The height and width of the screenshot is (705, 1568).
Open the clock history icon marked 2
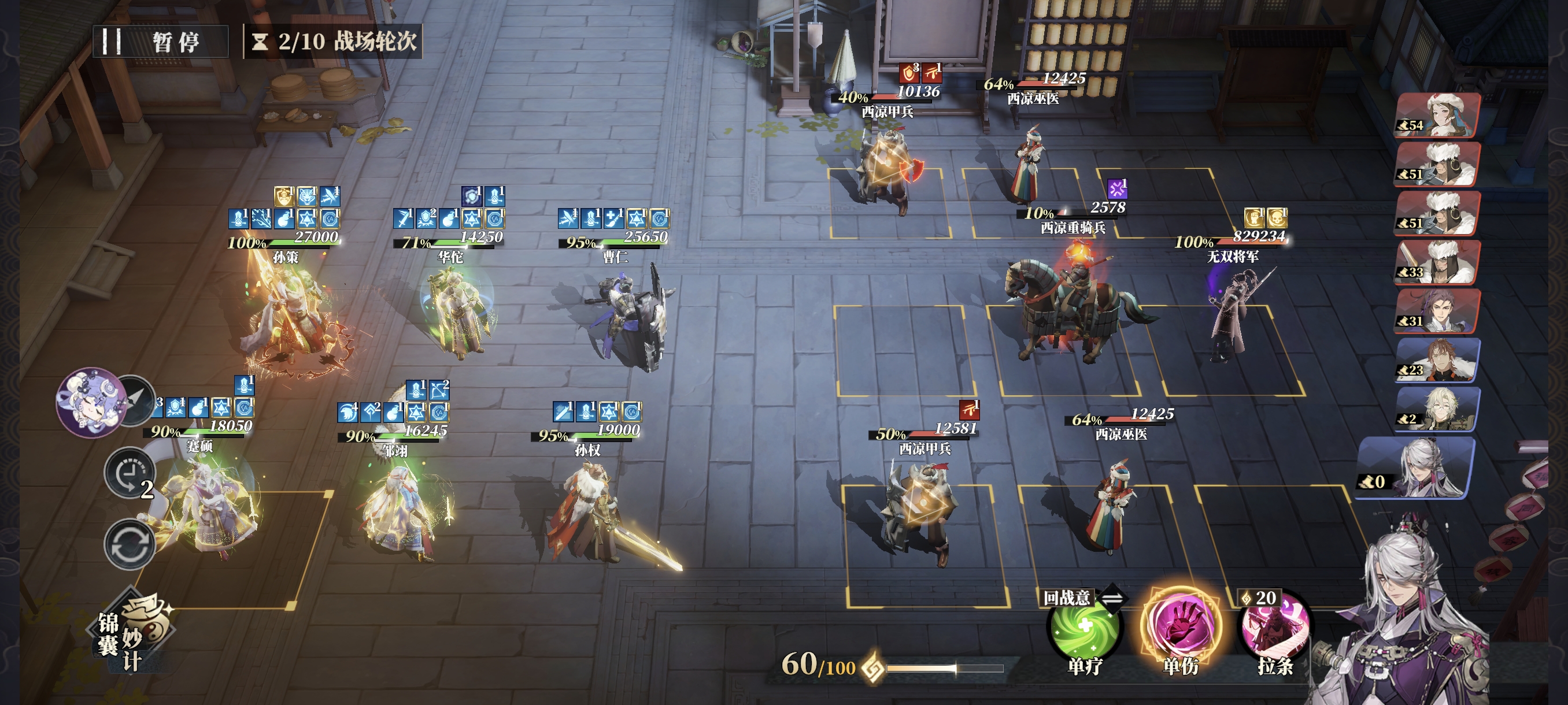click(x=128, y=473)
